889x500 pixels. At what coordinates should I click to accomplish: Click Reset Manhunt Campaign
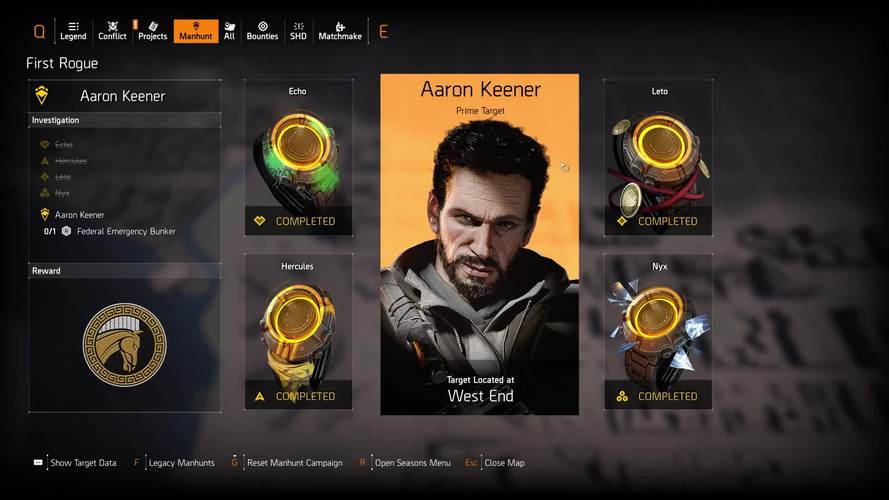coord(294,463)
